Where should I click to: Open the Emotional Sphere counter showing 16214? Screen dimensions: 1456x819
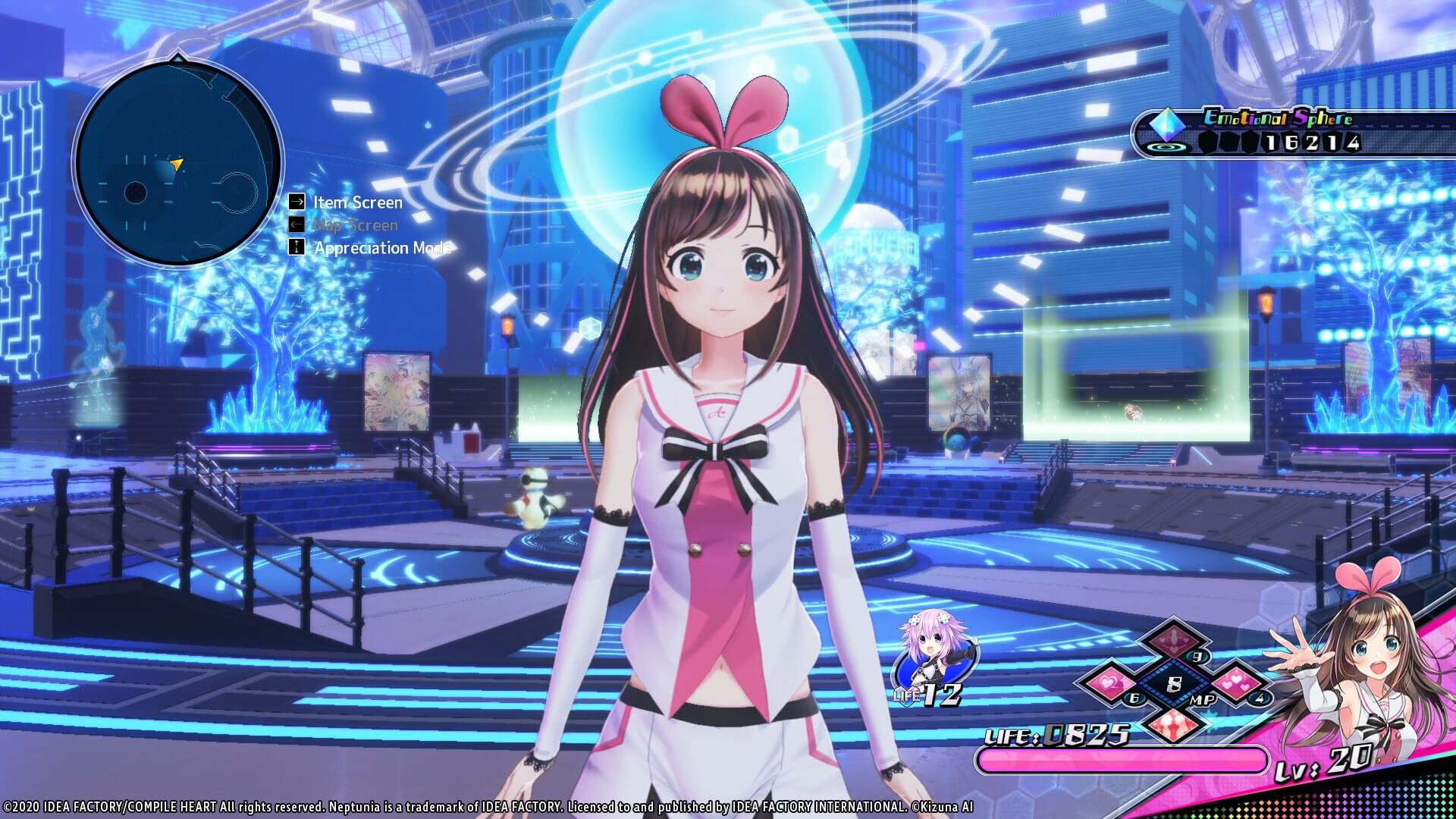[1312, 142]
